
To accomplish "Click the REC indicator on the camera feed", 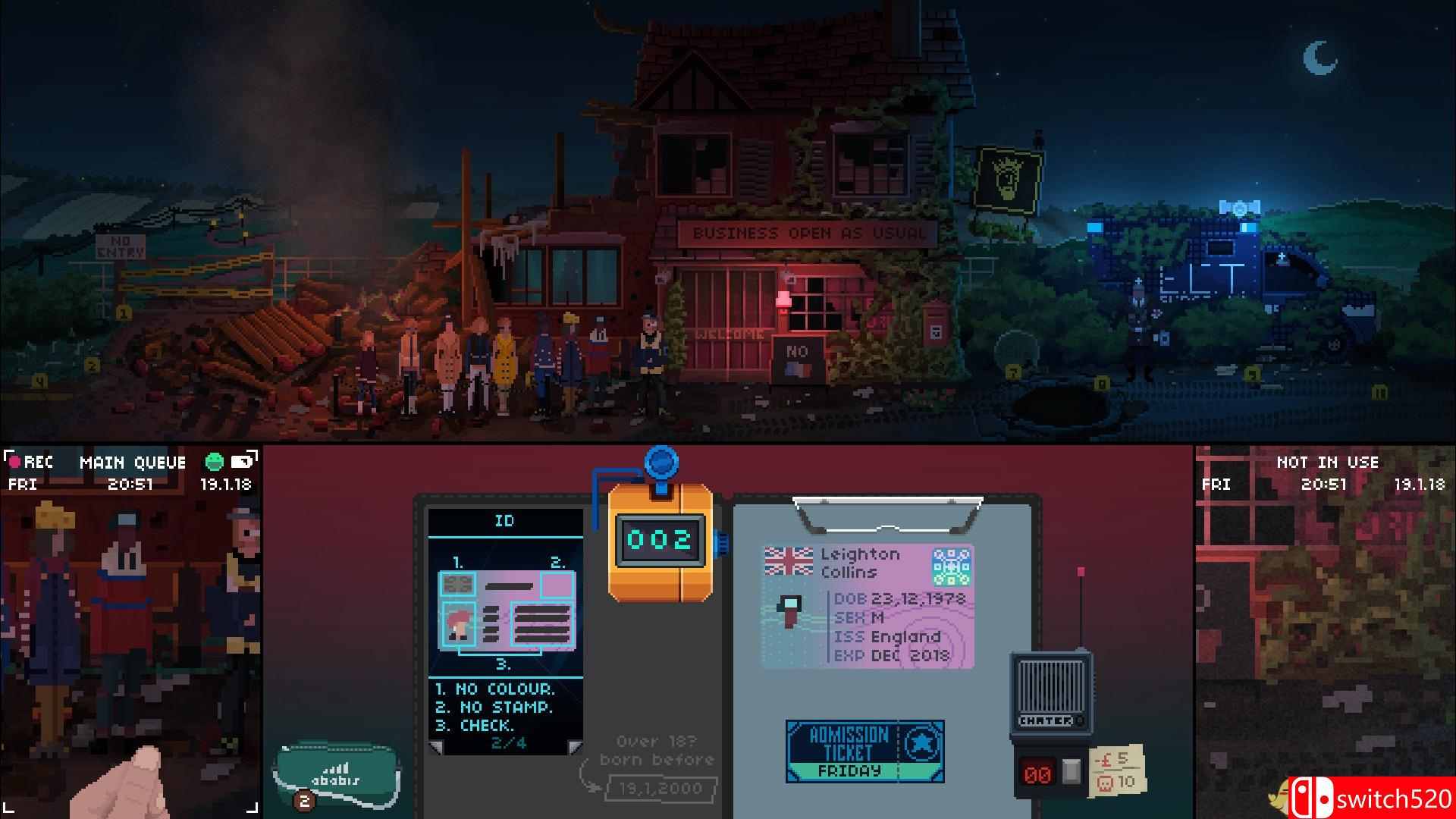I will click(x=30, y=463).
